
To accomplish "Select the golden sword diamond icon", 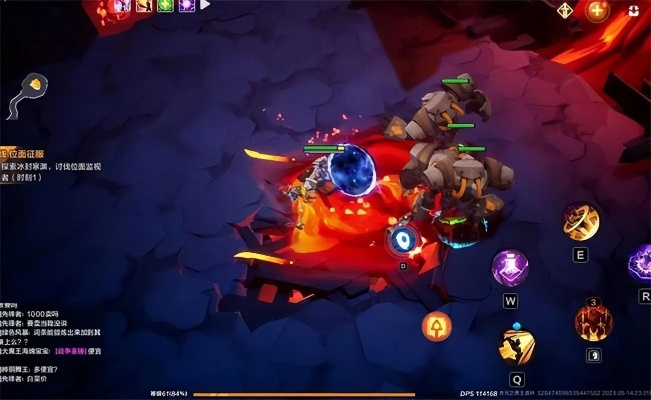I will click(x=565, y=10).
